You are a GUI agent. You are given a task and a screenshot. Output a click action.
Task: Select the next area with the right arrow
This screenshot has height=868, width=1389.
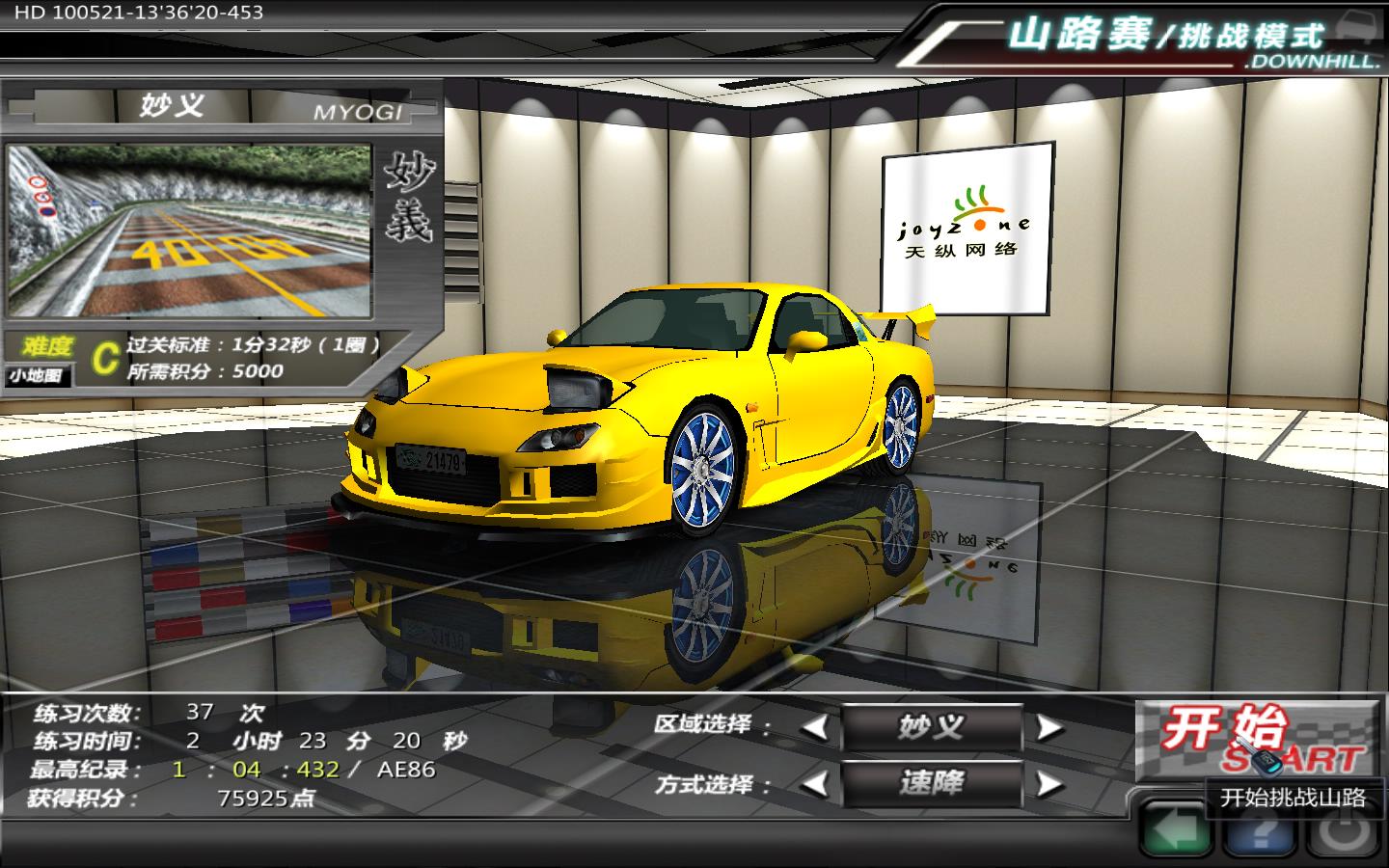click(x=1049, y=727)
